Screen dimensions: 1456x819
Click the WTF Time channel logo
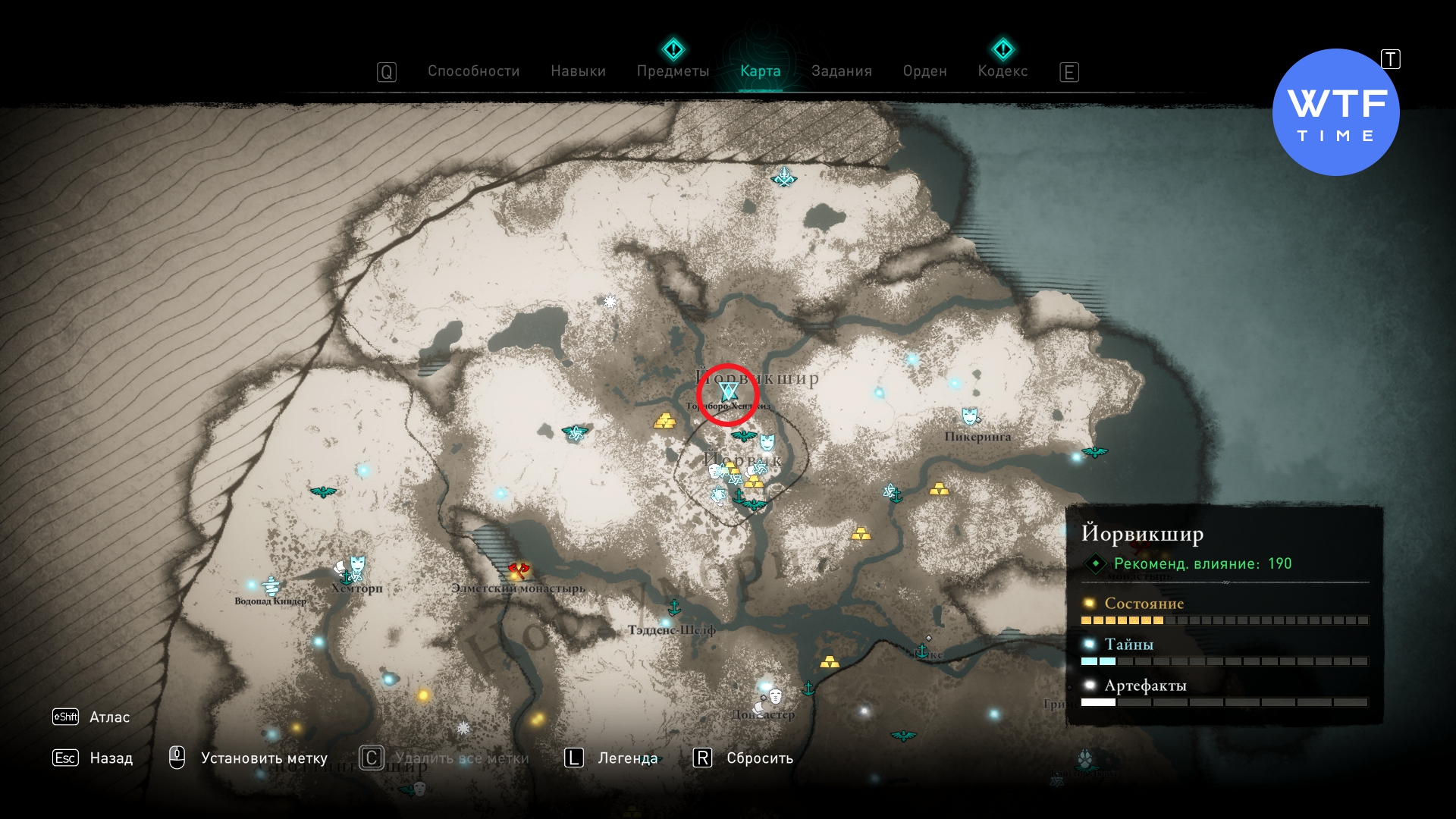(1335, 112)
